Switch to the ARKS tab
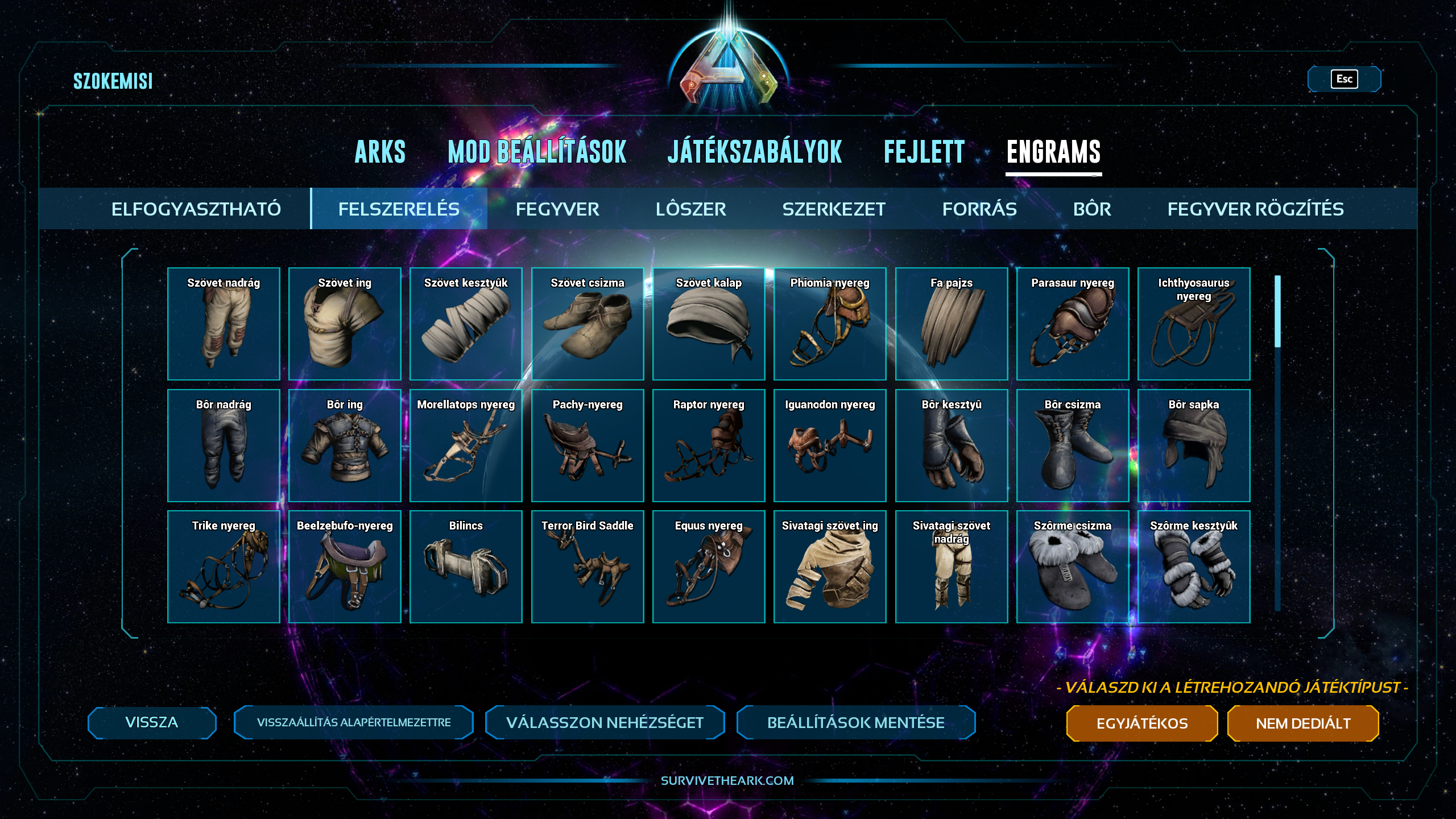 (380, 152)
